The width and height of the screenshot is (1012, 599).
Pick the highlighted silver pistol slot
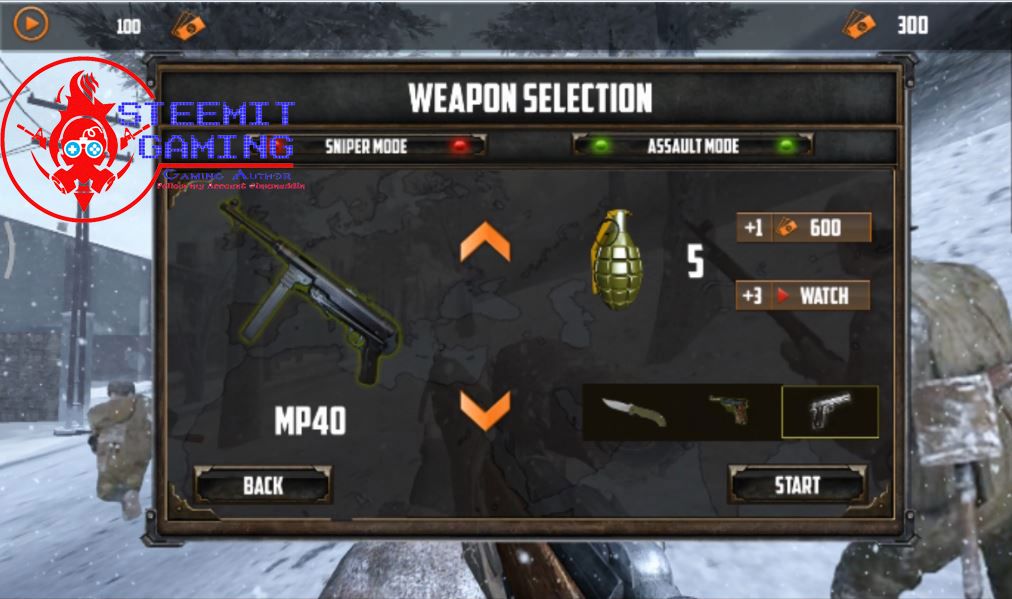click(829, 412)
